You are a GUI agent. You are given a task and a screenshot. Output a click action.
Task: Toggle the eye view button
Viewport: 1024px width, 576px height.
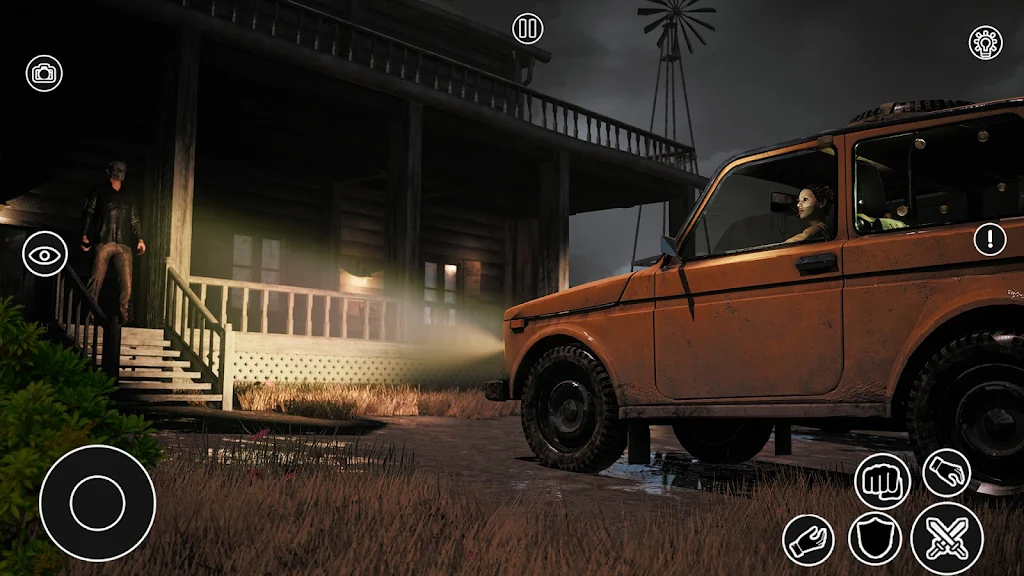(45, 254)
